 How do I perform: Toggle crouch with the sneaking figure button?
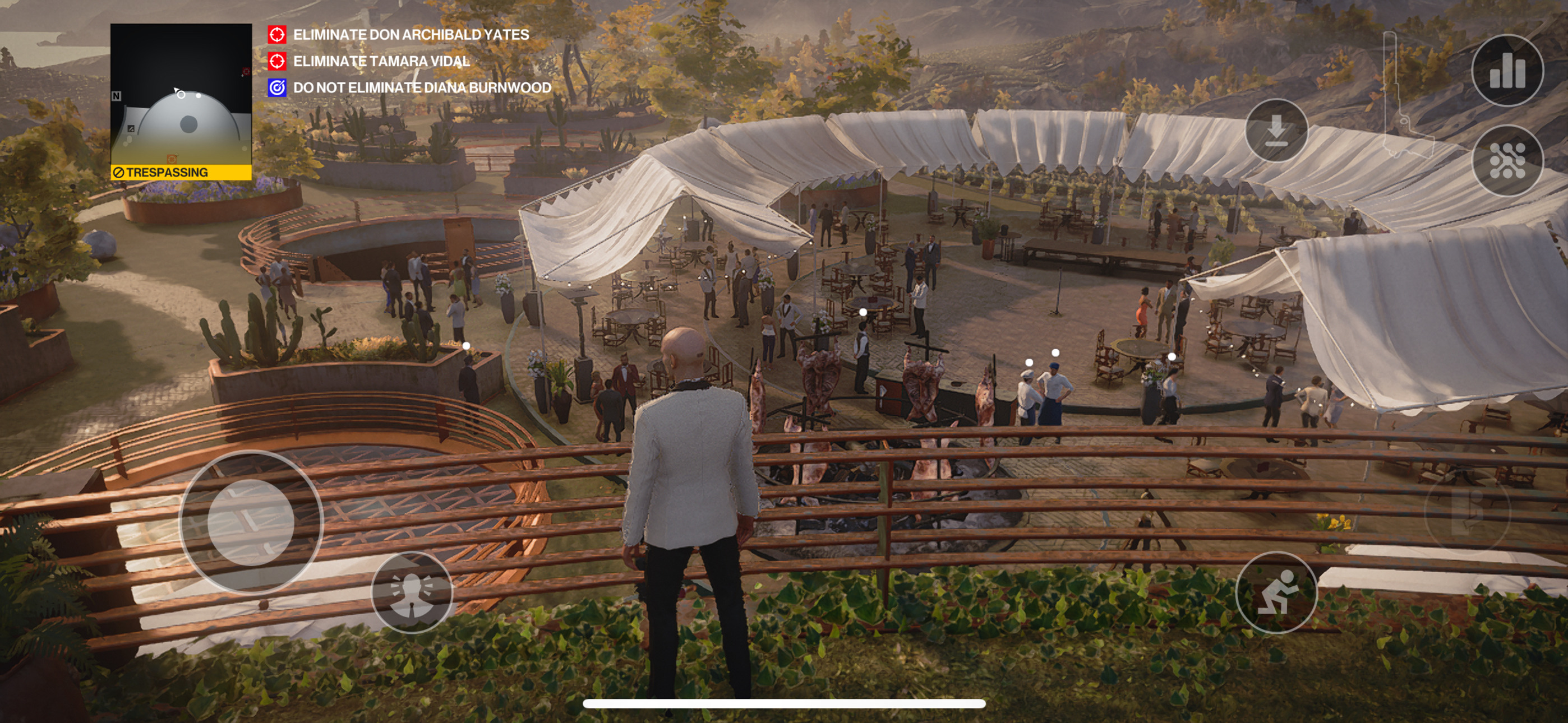pyautogui.click(x=1276, y=591)
